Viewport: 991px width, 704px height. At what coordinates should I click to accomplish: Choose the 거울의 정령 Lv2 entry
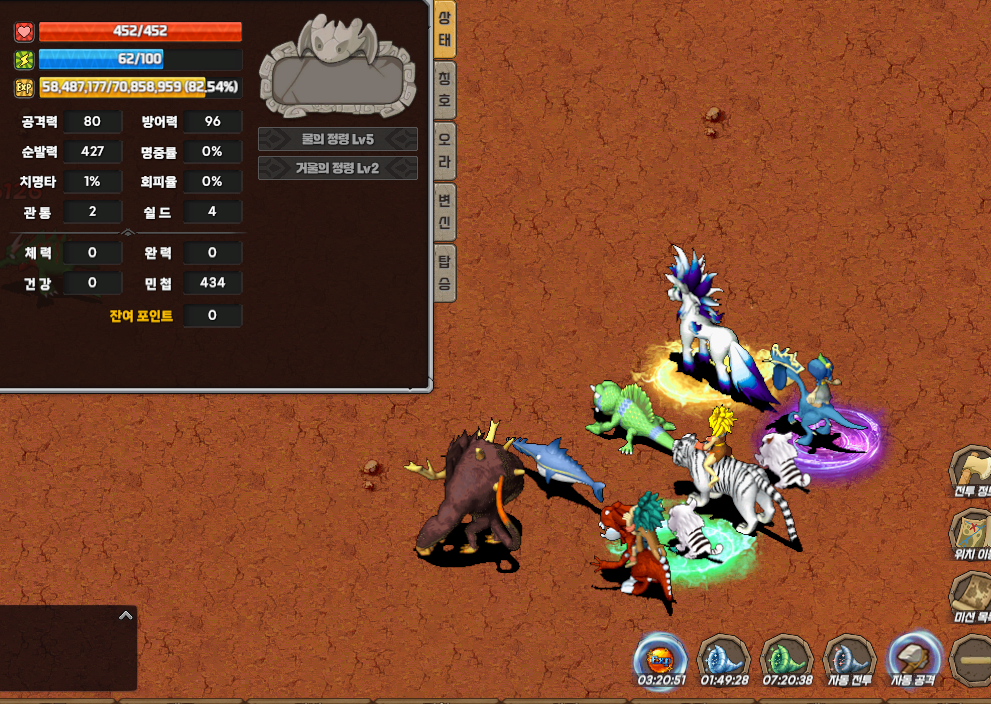click(337, 168)
